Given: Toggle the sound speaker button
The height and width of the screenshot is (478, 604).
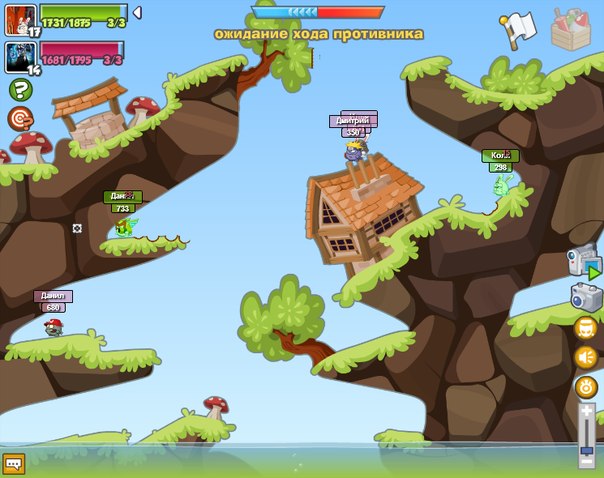Looking at the screenshot, I should (x=586, y=357).
